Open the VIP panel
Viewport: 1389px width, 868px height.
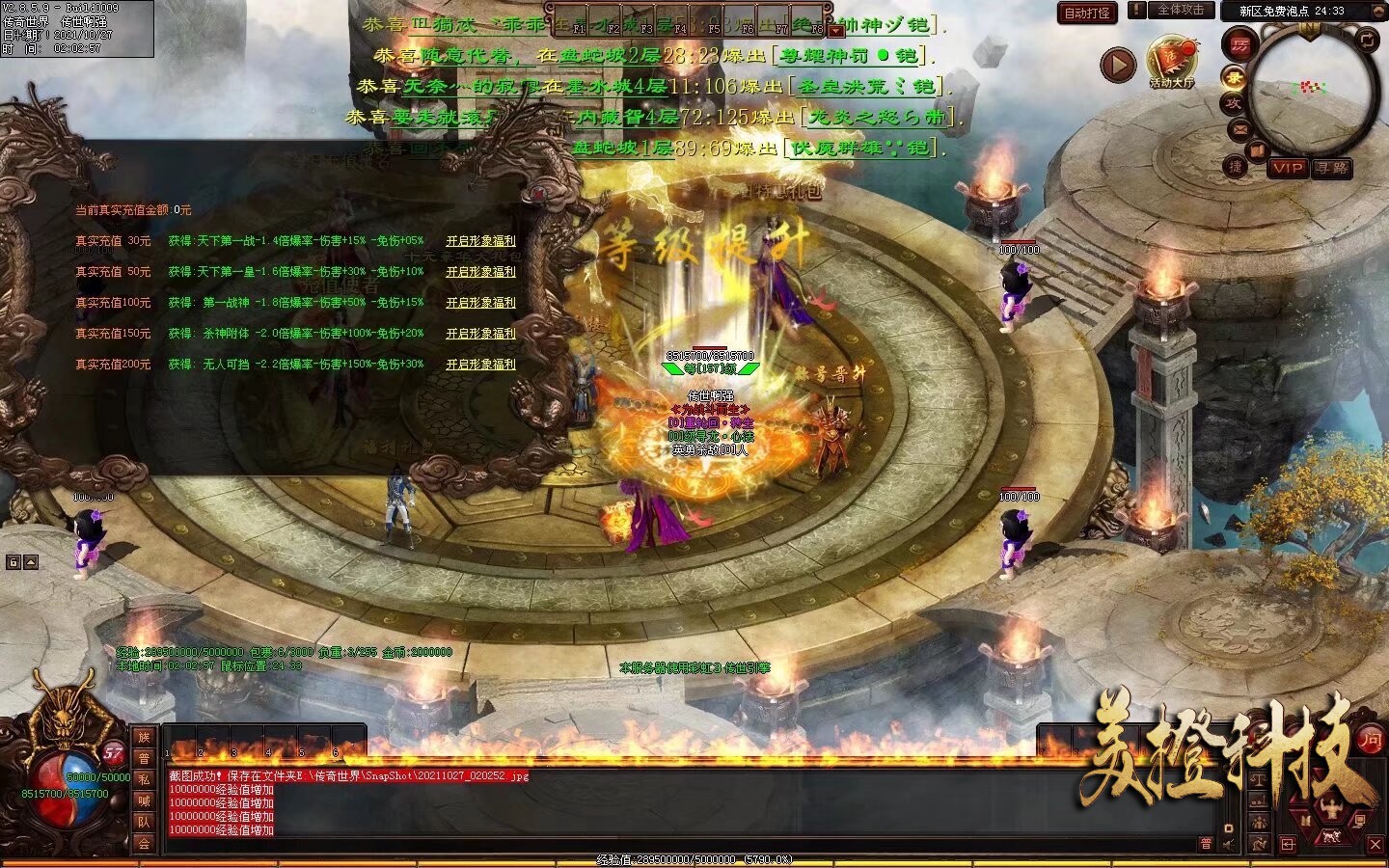point(1287,168)
